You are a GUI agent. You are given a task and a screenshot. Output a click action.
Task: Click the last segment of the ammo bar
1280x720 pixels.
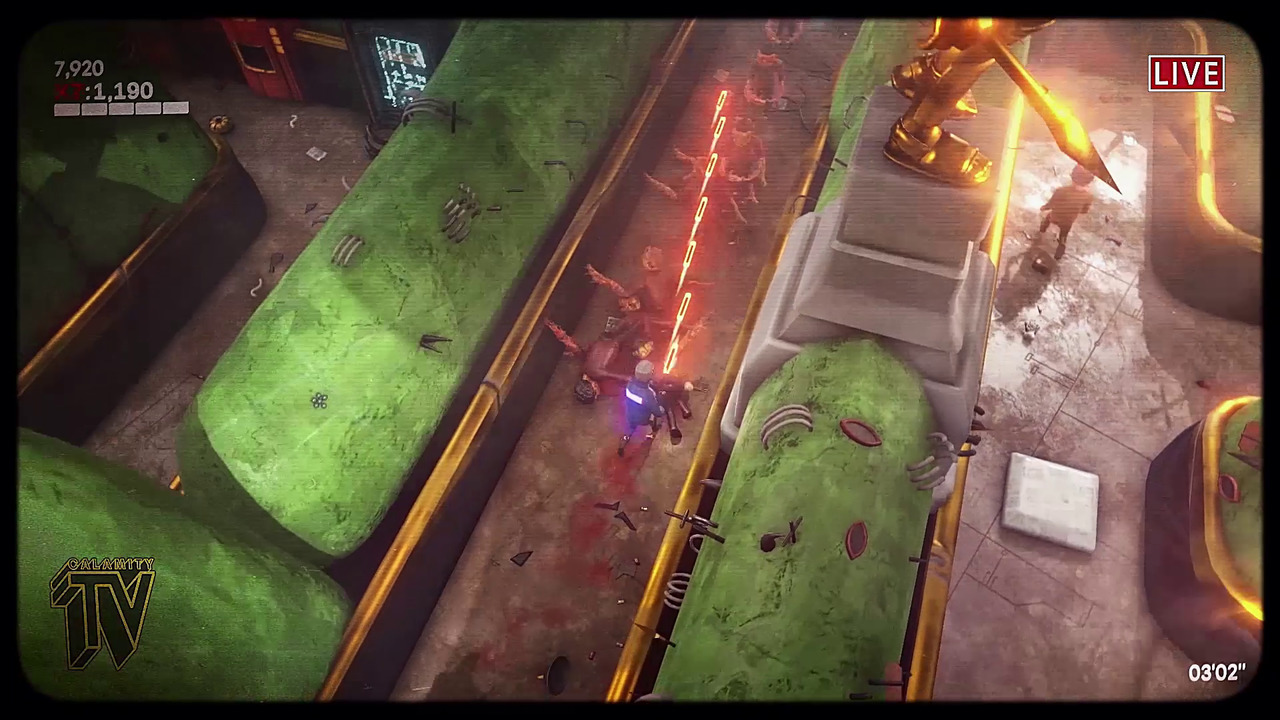click(x=176, y=109)
